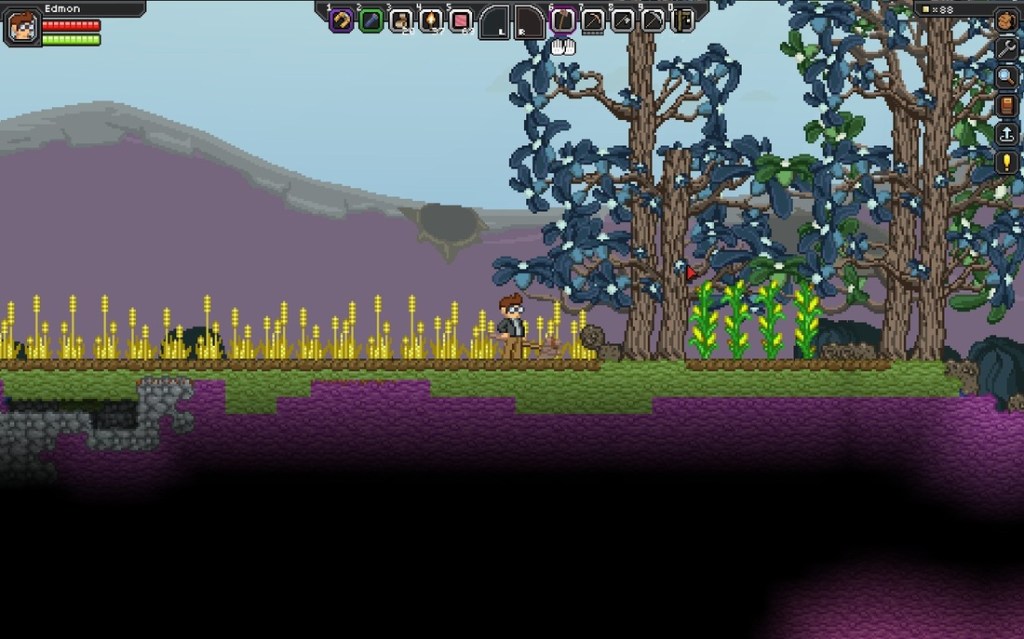Screen dimensions: 1024x639
Task: Choose the axe in hotbar slot 8
Action: point(623,20)
